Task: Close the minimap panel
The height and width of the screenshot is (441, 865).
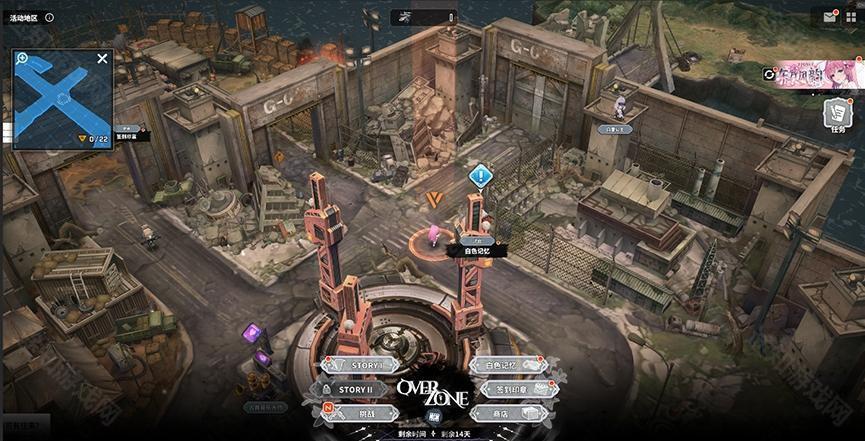Action: coord(102,59)
